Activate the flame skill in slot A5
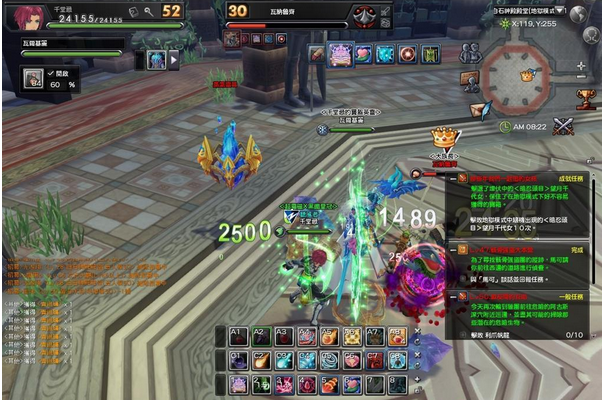 (329, 337)
